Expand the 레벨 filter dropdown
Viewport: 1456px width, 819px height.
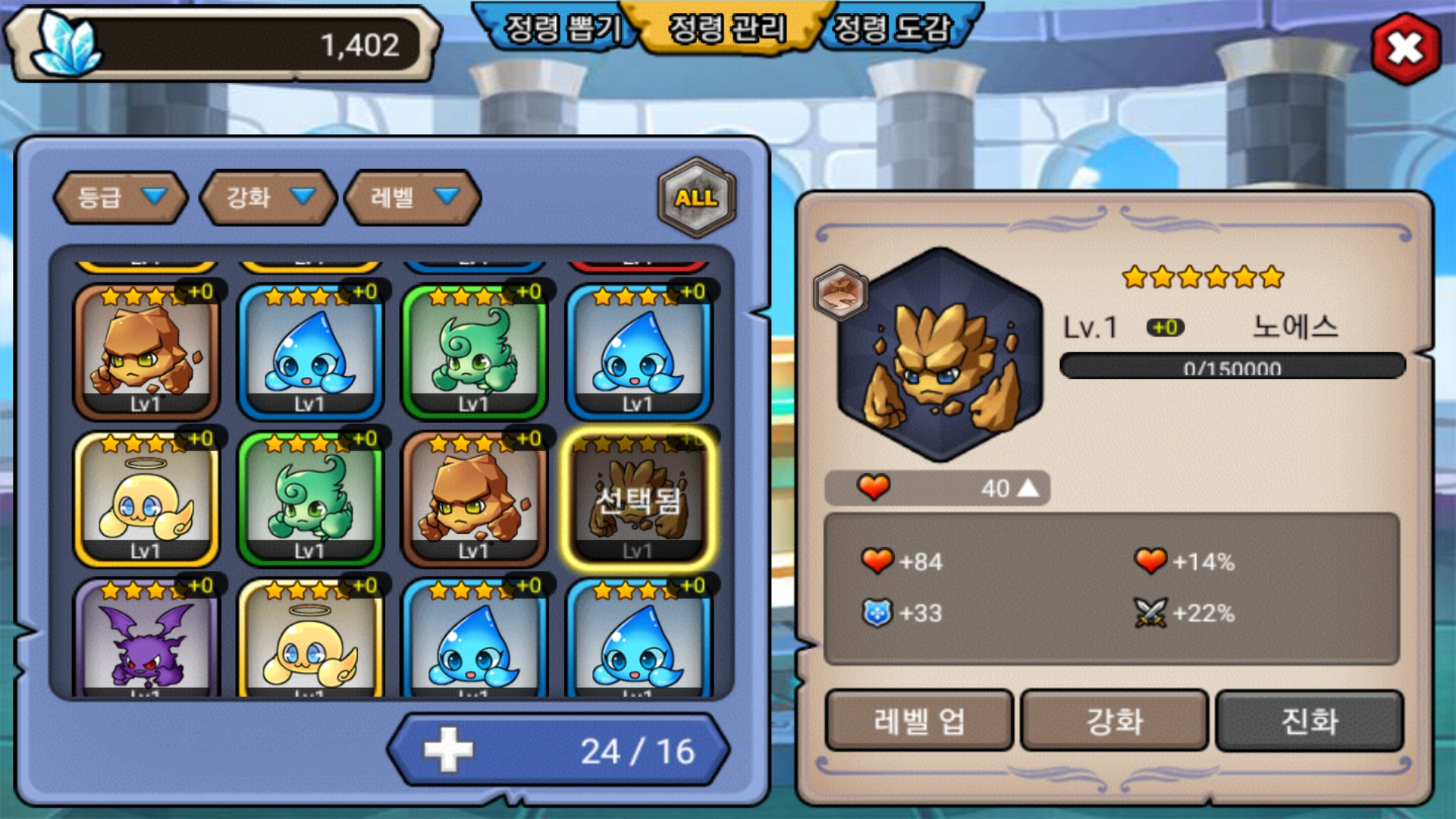(413, 198)
